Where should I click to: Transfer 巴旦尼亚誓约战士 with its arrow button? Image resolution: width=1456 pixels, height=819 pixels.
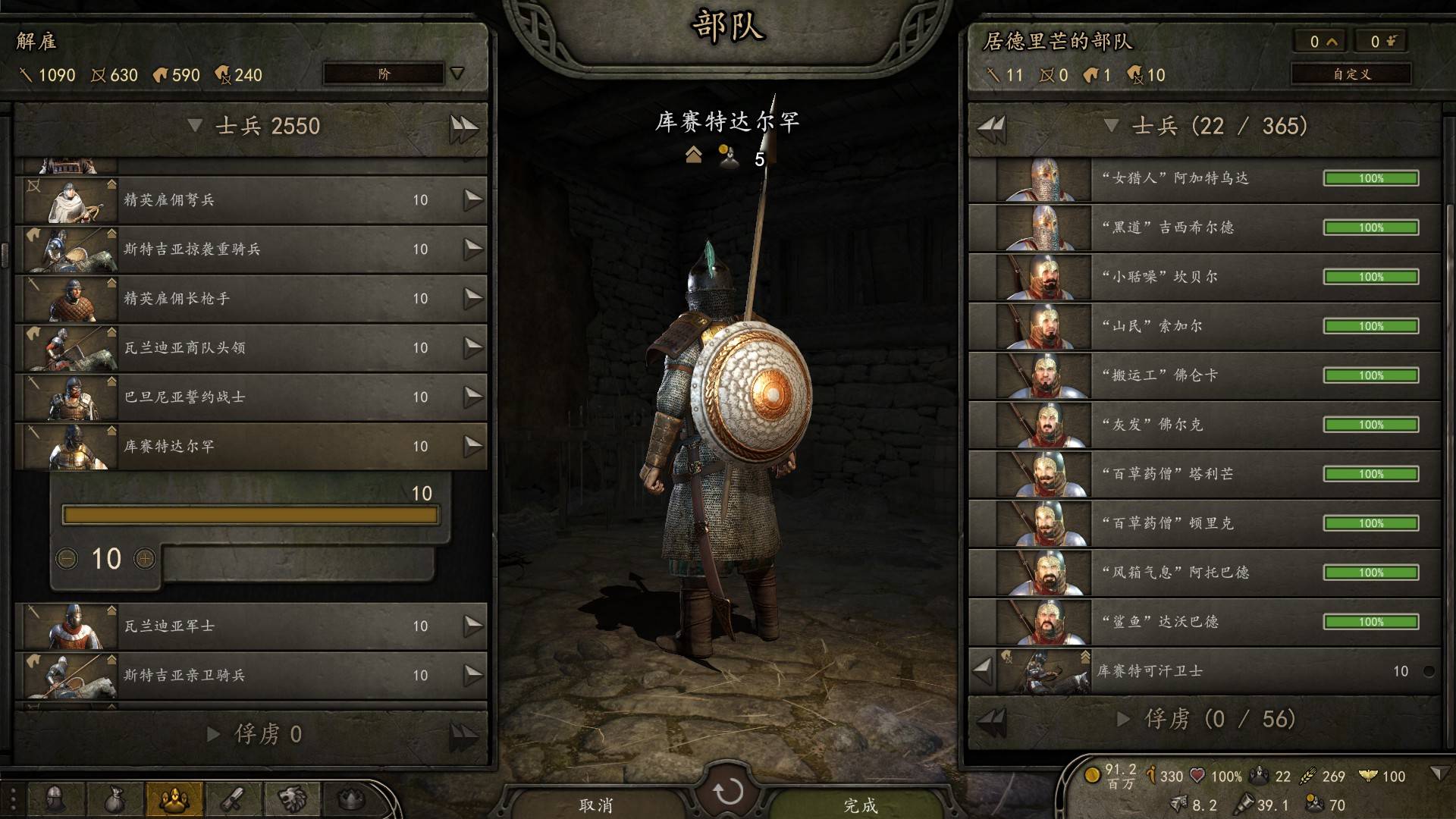(x=473, y=397)
